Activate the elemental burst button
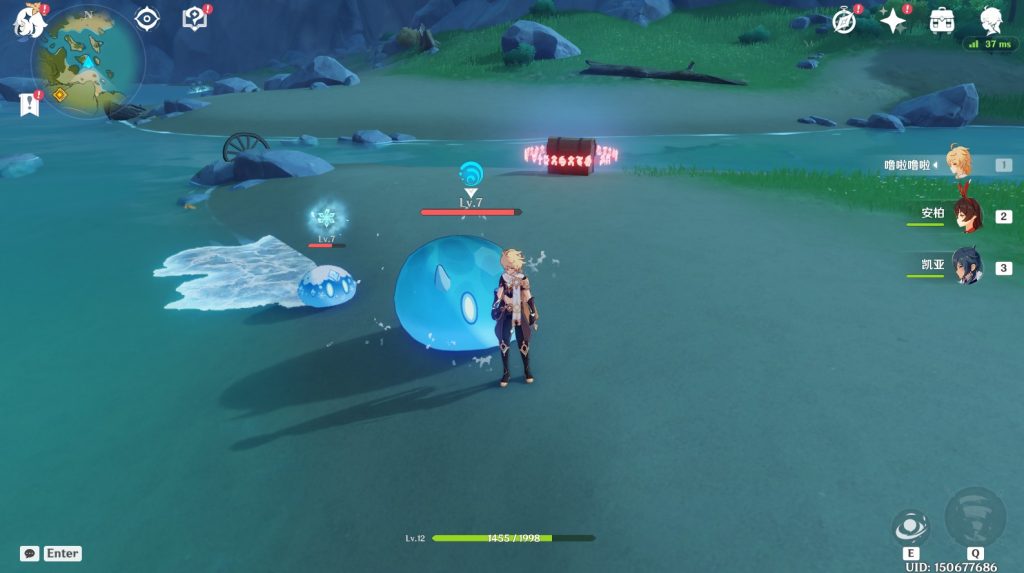Screen dimensions: 1024x573 click(x=974, y=517)
